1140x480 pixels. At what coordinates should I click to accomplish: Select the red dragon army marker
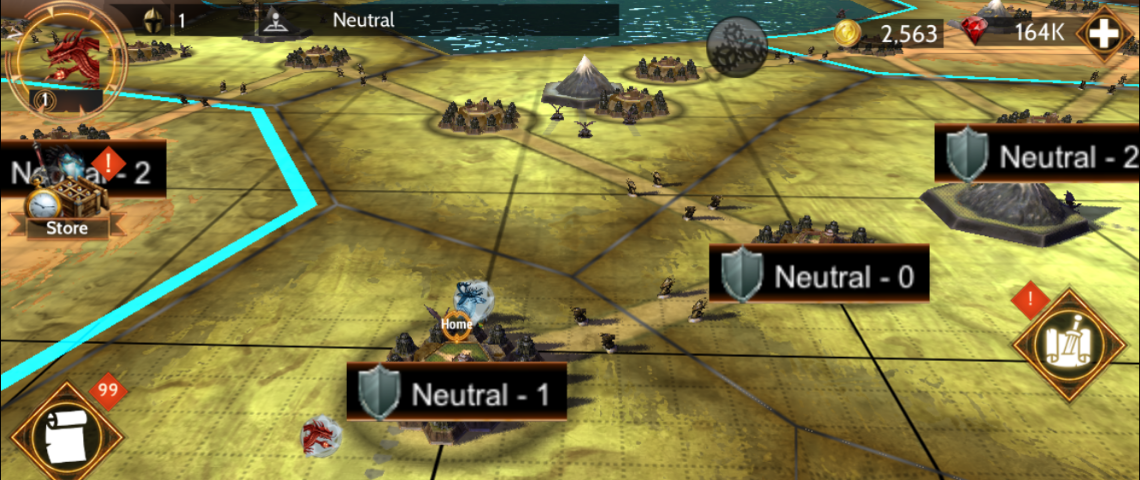[321, 433]
